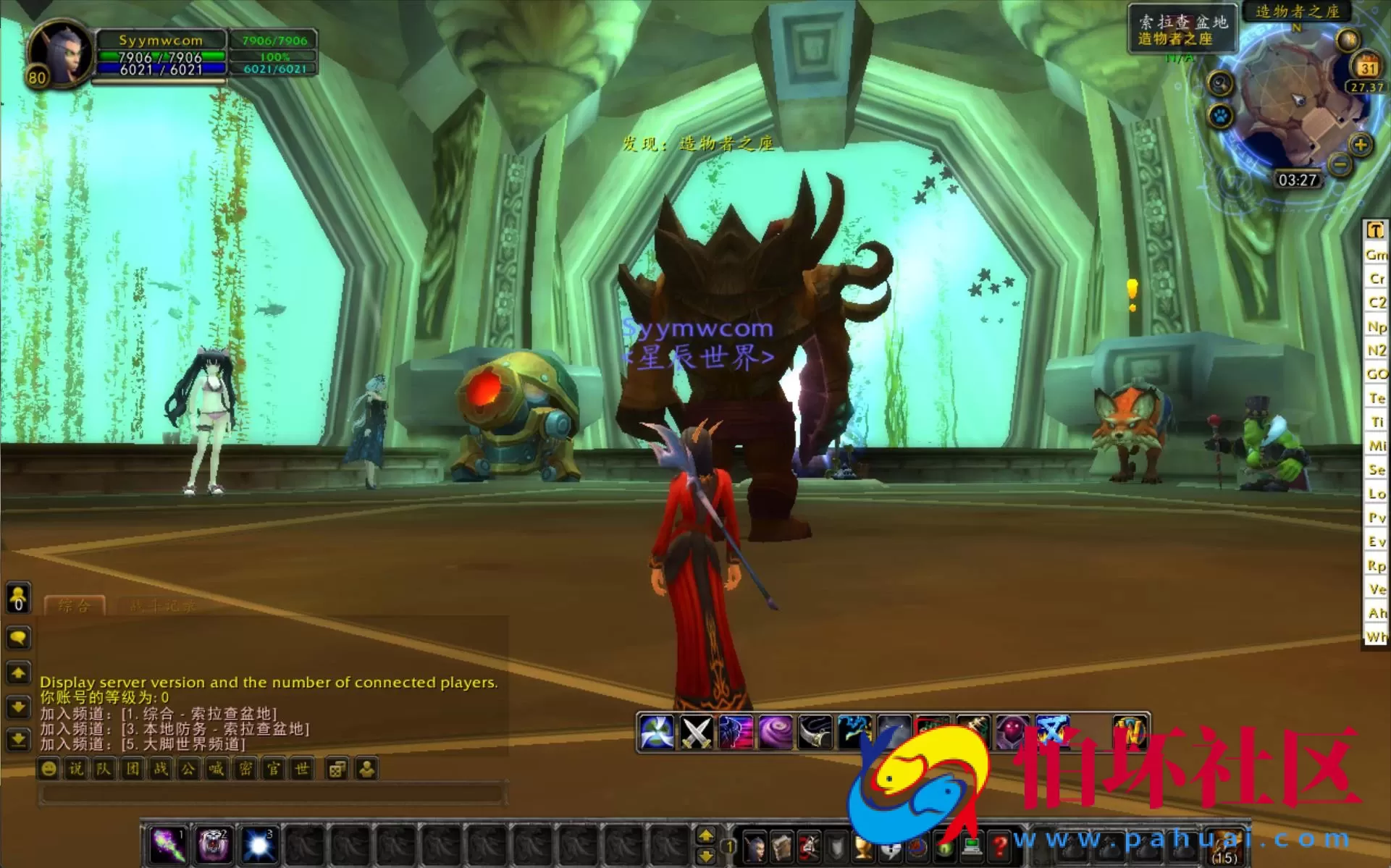Open the spellbook icon in the micro menu

tap(781, 849)
